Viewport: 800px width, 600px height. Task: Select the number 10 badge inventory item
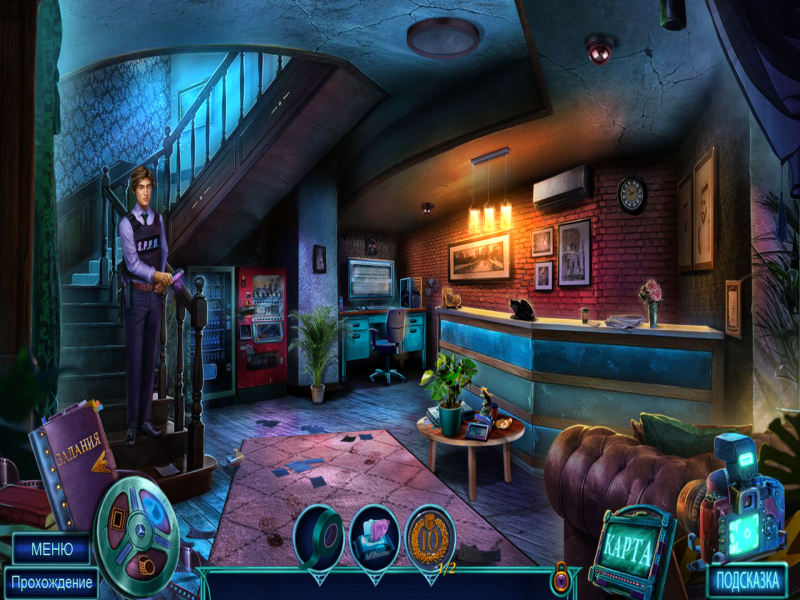point(430,538)
